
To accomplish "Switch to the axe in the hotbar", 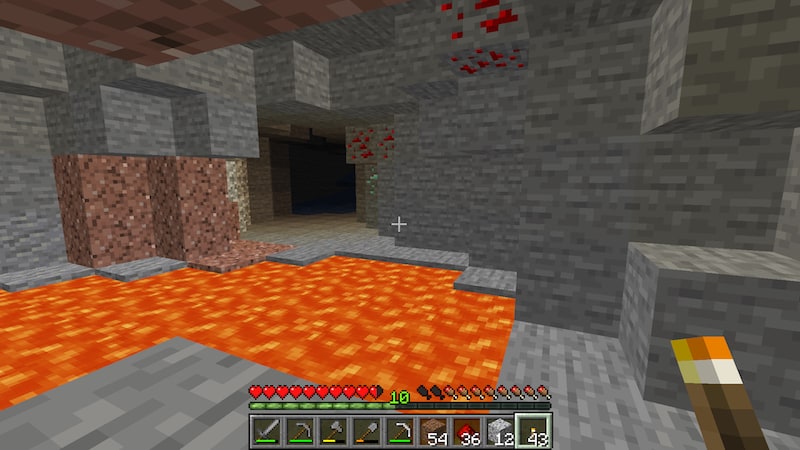I will pyautogui.click(x=333, y=431).
